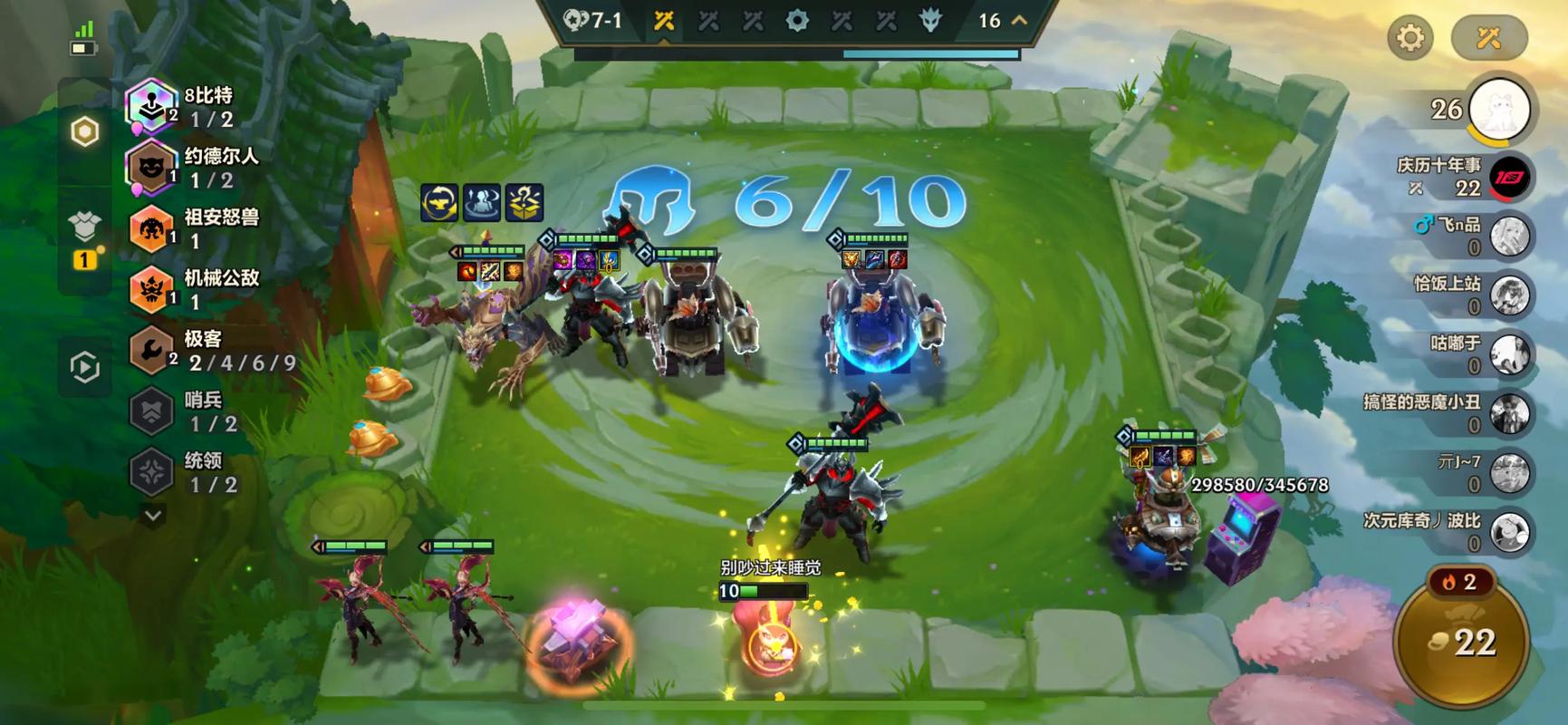Expand the trait list with down arrow

point(153,516)
